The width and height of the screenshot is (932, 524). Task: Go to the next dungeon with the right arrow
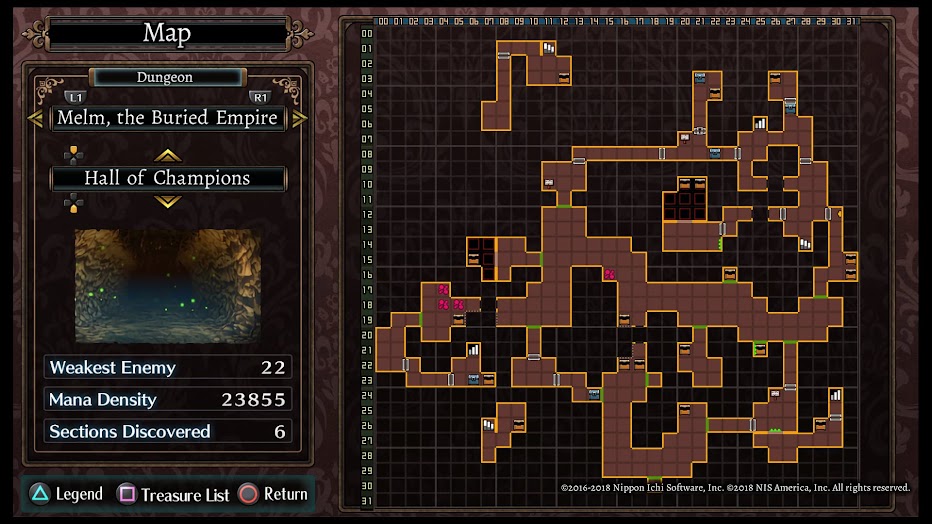pos(299,118)
